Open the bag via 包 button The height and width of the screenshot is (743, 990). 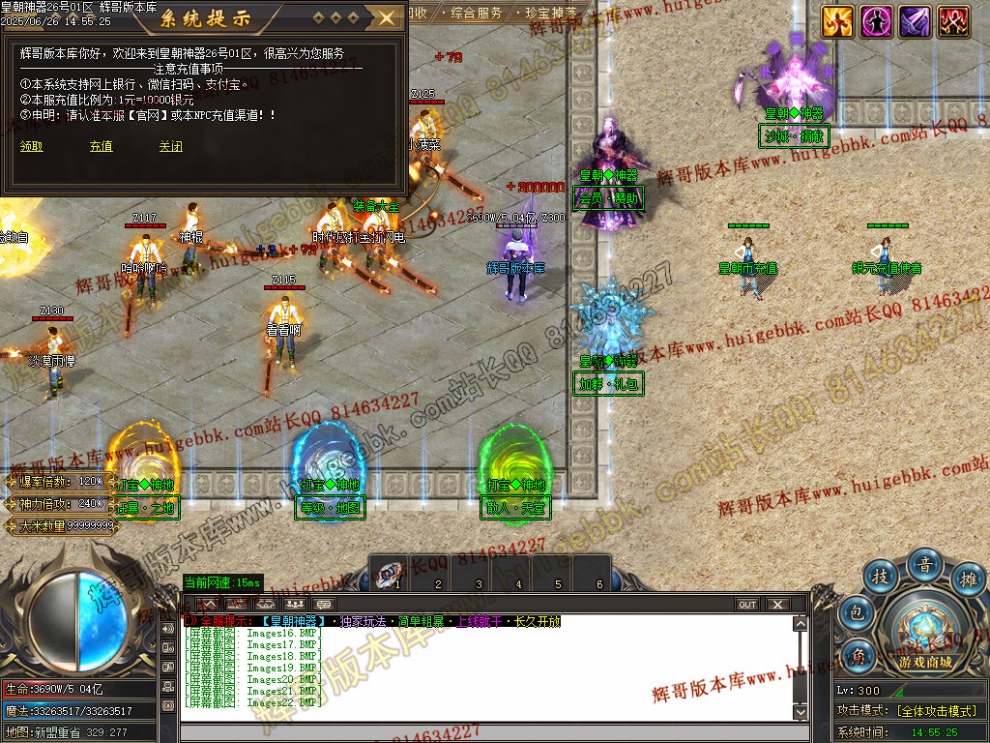[855, 615]
